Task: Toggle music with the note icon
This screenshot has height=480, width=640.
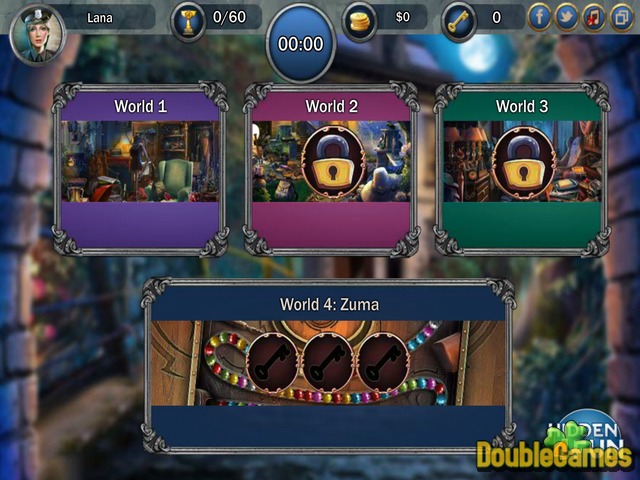Action: [594, 17]
